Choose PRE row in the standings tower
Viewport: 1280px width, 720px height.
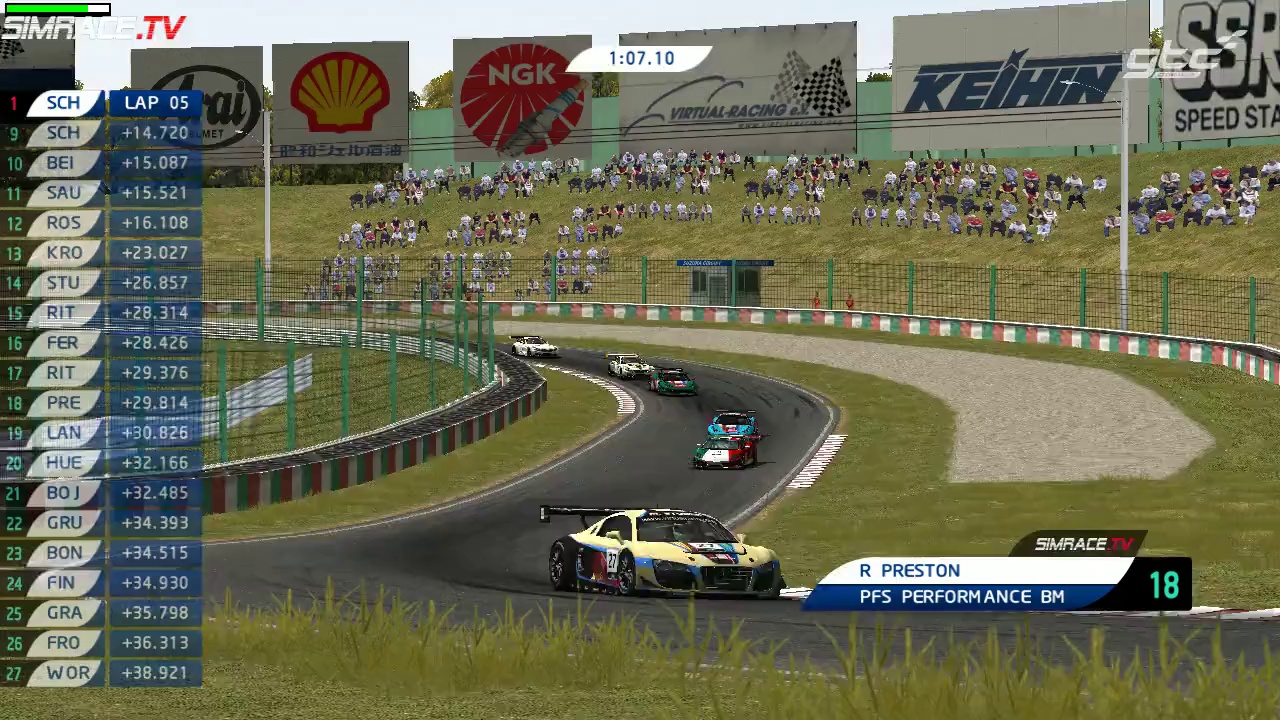click(x=64, y=403)
